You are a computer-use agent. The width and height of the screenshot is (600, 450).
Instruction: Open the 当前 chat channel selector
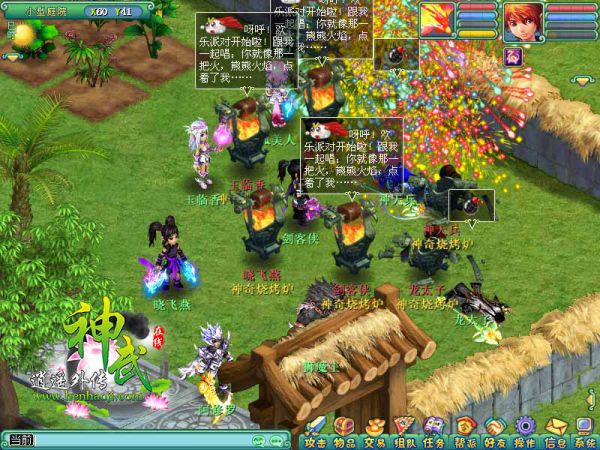point(19,440)
